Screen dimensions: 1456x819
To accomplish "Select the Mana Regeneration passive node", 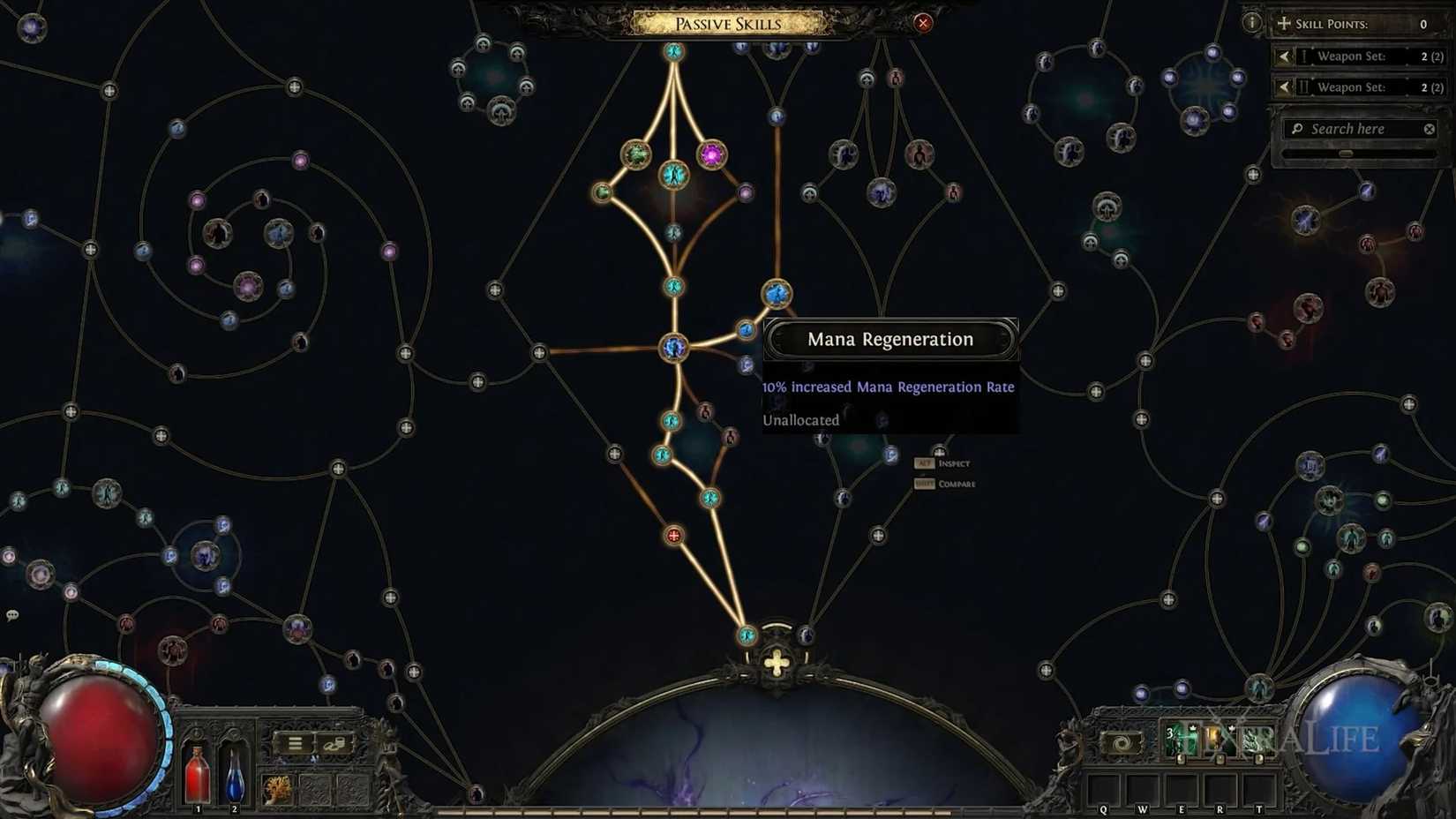I will pos(777,291).
